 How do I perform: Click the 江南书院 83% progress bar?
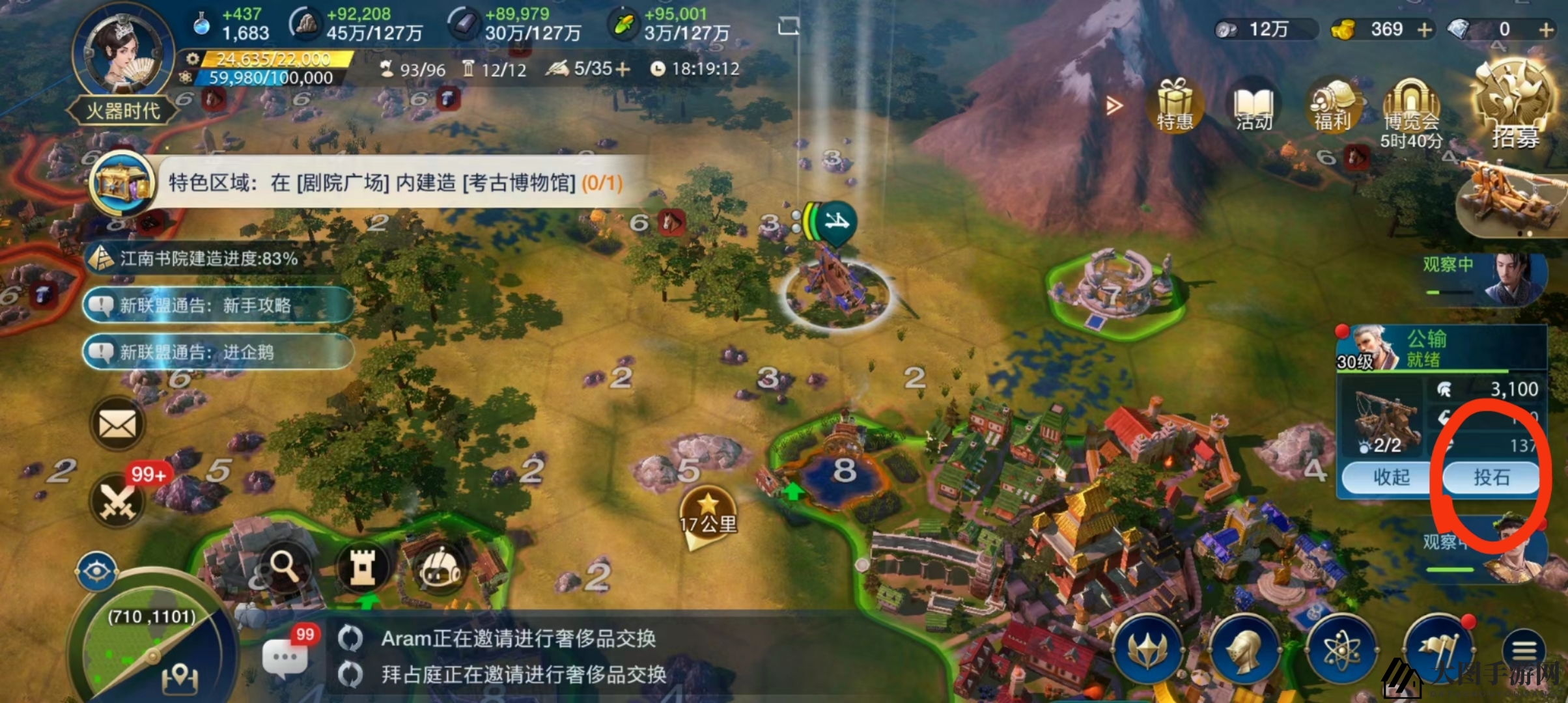[195, 258]
